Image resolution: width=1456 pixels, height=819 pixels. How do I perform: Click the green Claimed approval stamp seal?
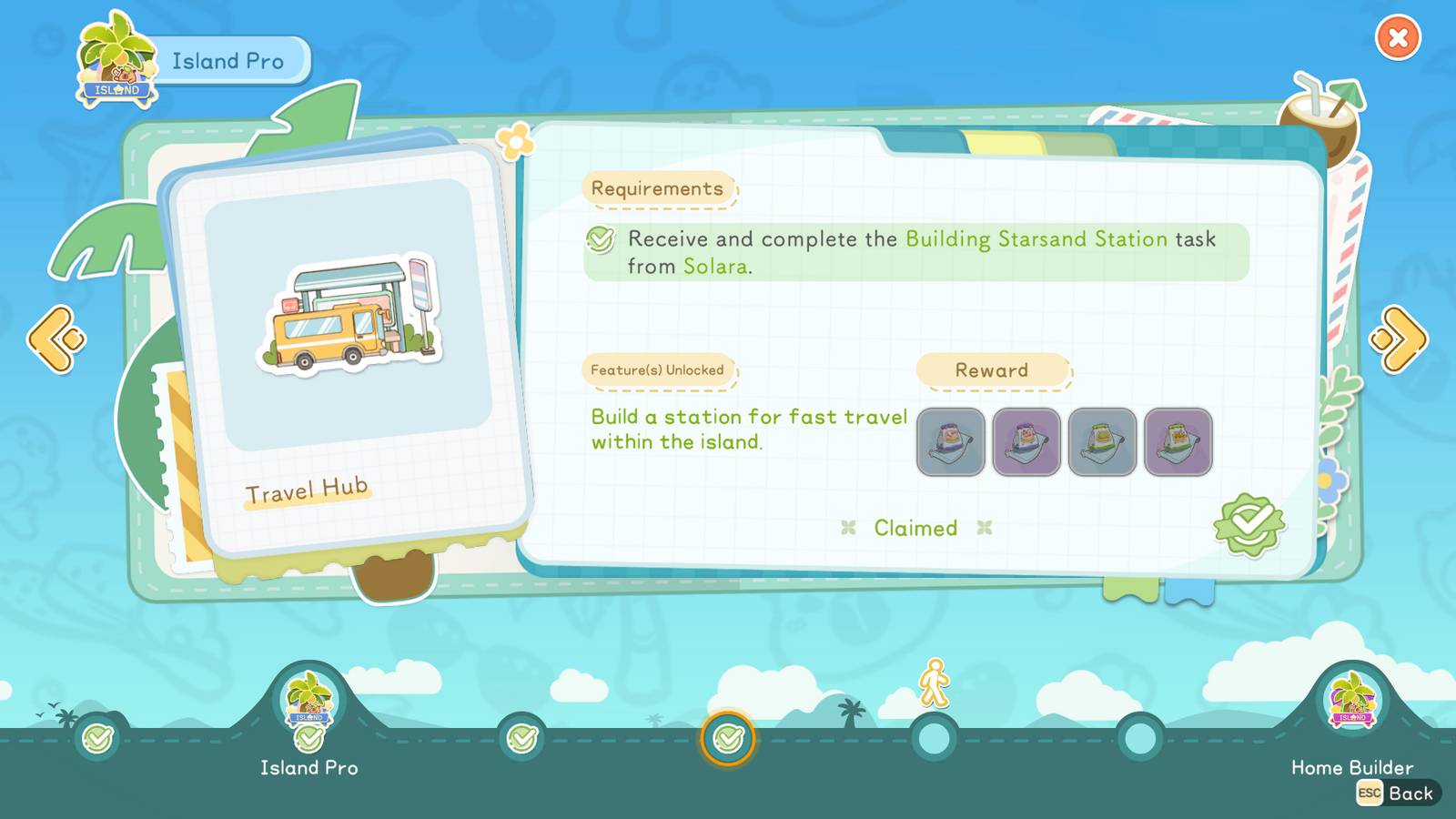[x=1249, y=526]
